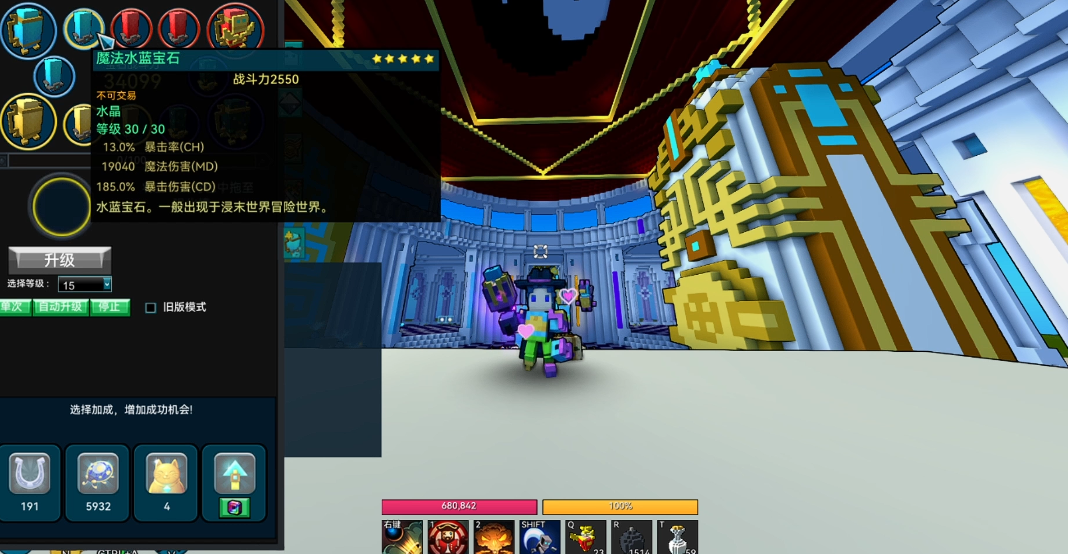The image size is (1068, 554).
Task: Fire the cannon shot basic attack
Action: pyautogui.click(x=402, y=538)
